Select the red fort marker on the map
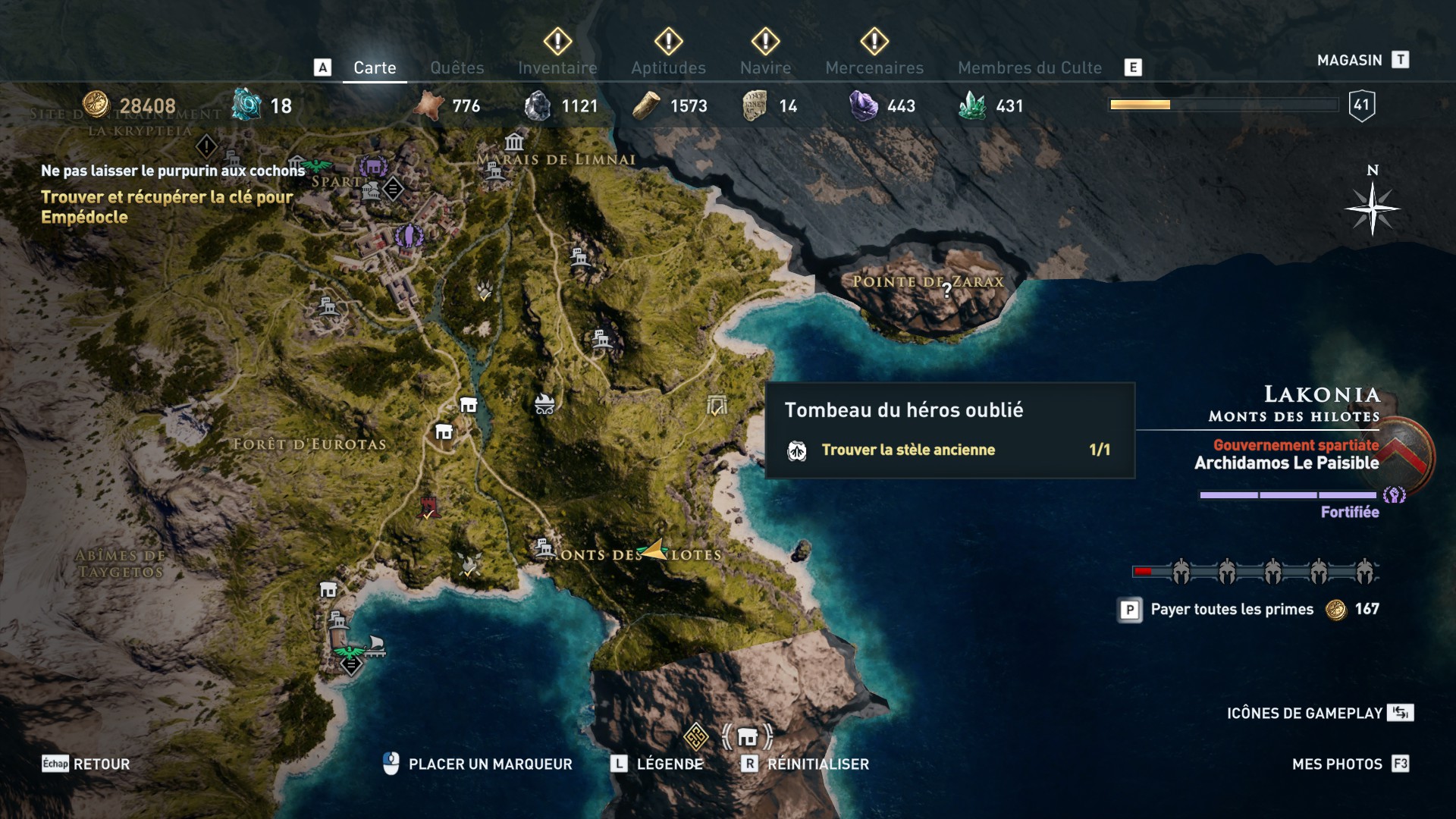 (x=428, y=507)
